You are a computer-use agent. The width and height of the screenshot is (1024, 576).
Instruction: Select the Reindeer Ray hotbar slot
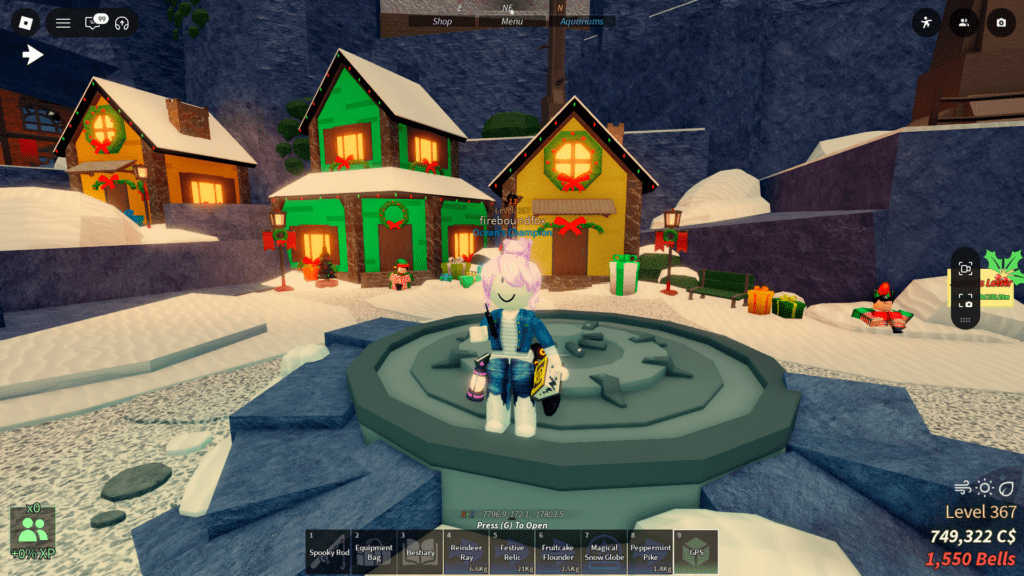point(466,552)
